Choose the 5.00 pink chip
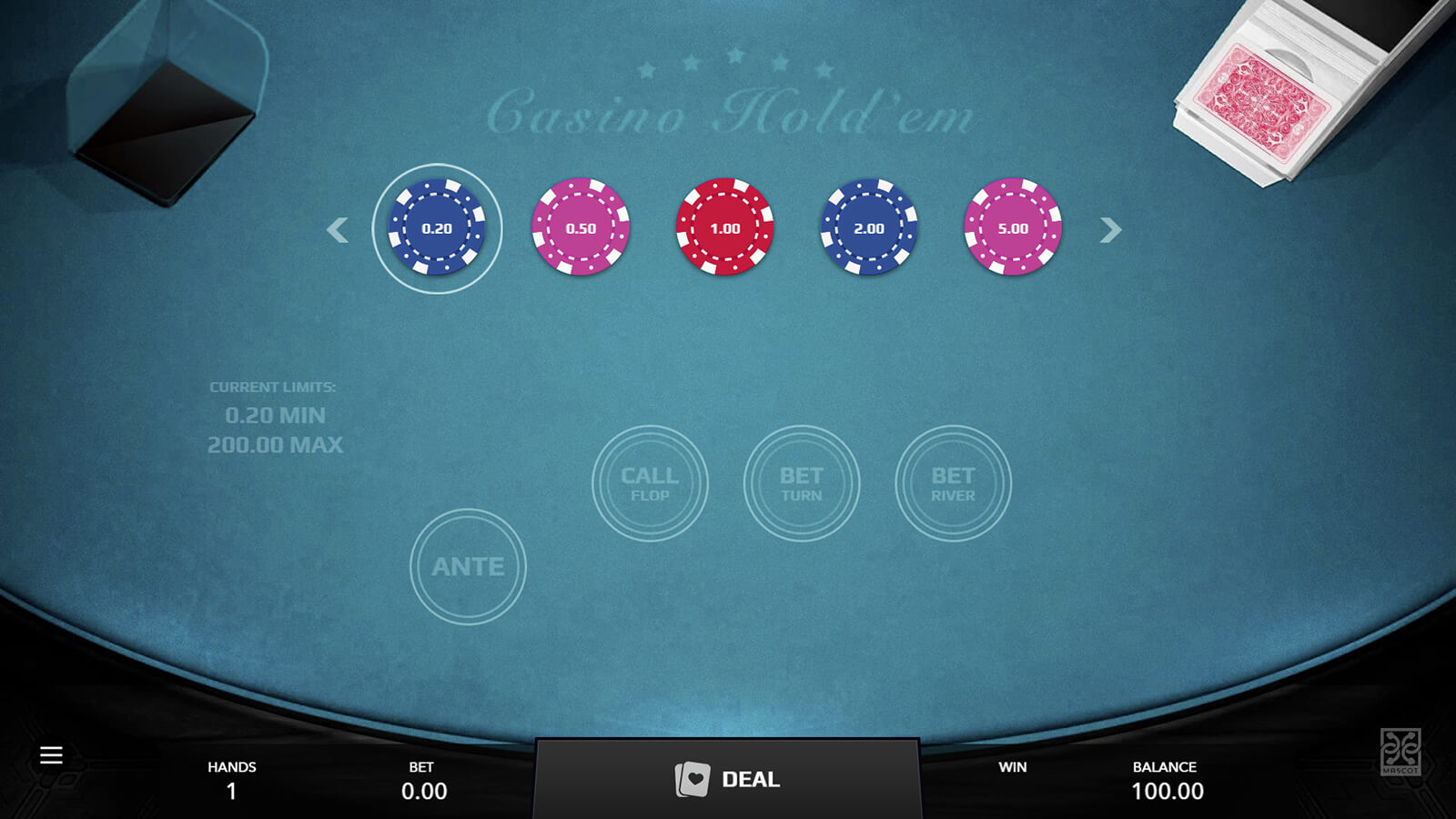Screen dimensions: 1456x819 [x=1012, y=227]
